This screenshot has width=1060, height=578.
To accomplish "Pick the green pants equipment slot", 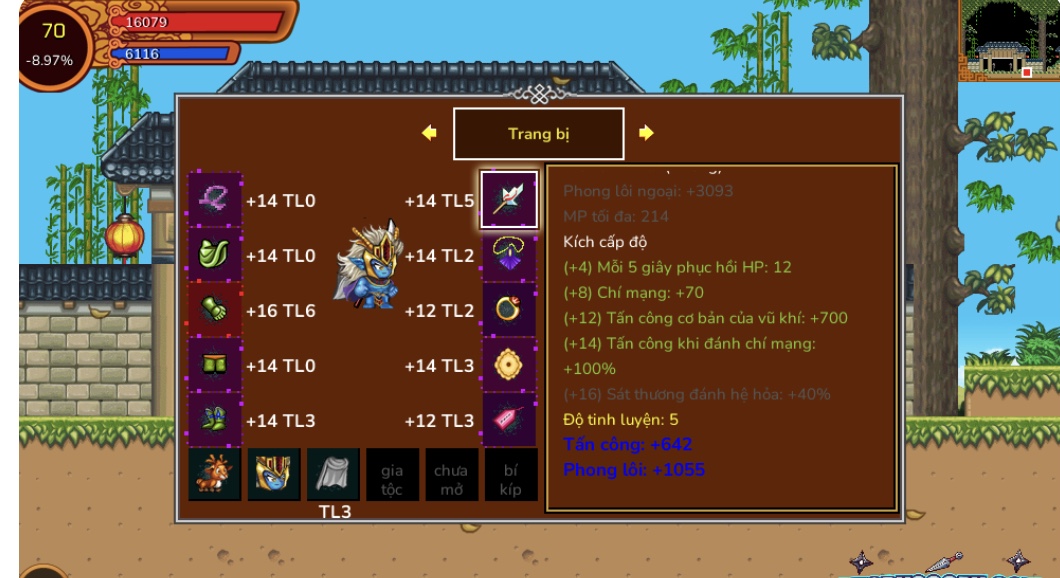I will click(215, 365).
